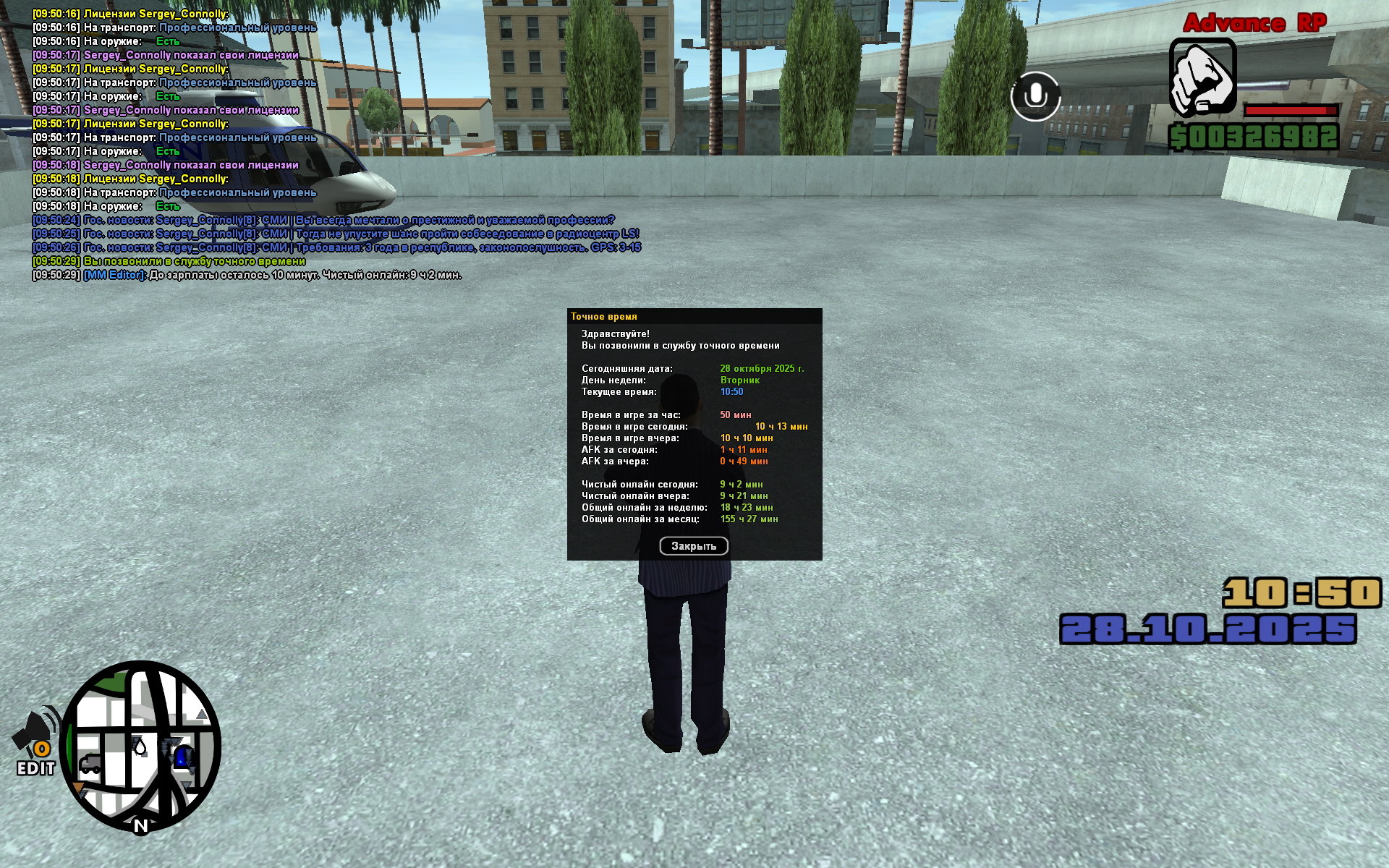Image resolution: width=1389 pixels, height=868 pixels.
Task: Select the megaphone EDIT icon
Action: (x=36, y=741)
